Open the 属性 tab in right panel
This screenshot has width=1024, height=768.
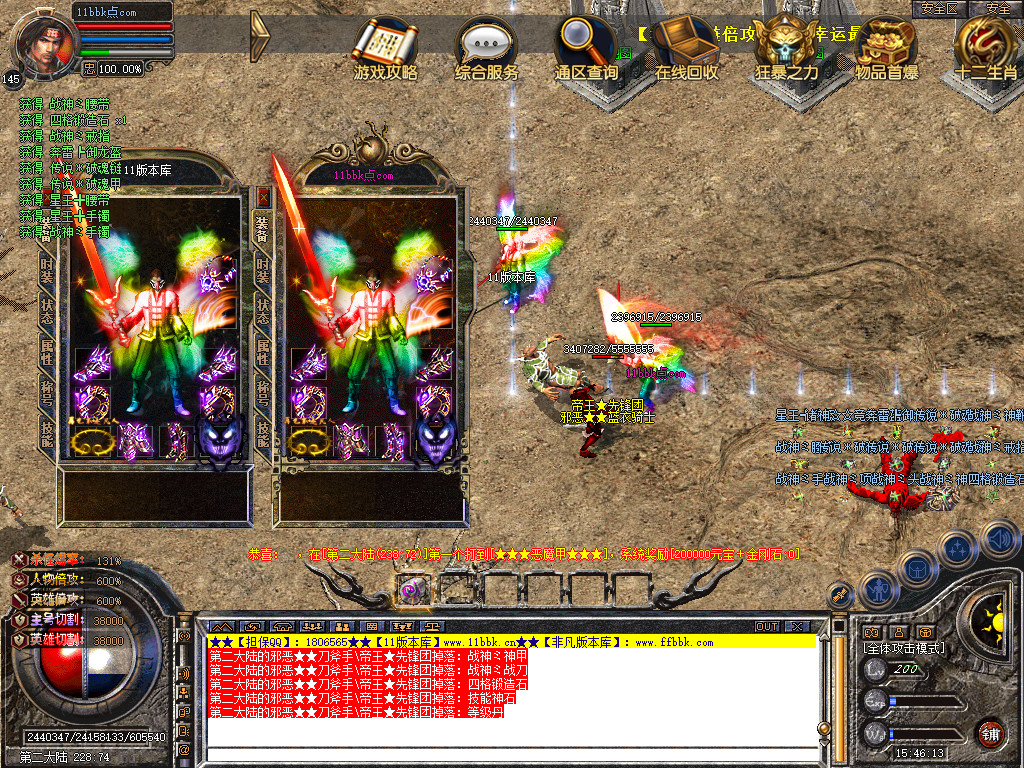pos(264,348)
